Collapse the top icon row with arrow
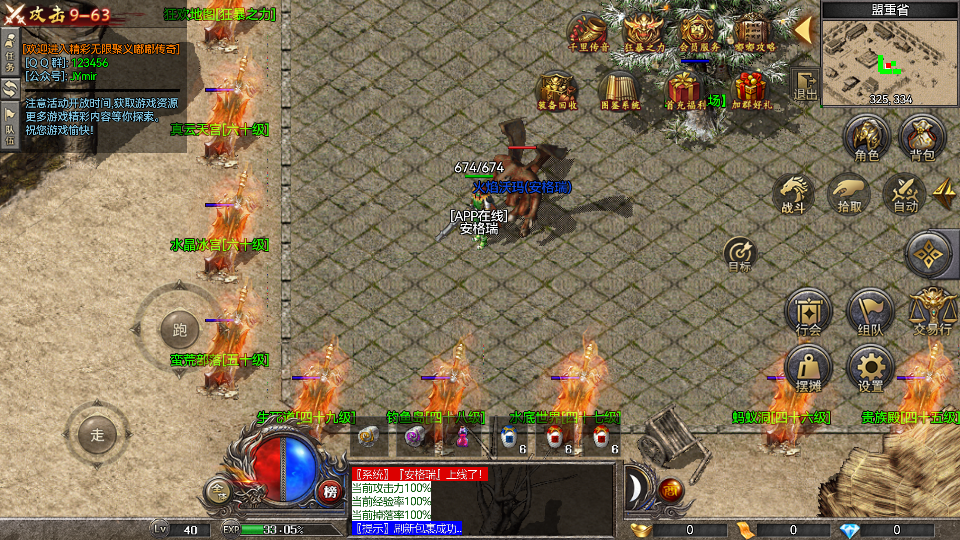The height and width of the screenshot is (540, 960). coord(803,30)
